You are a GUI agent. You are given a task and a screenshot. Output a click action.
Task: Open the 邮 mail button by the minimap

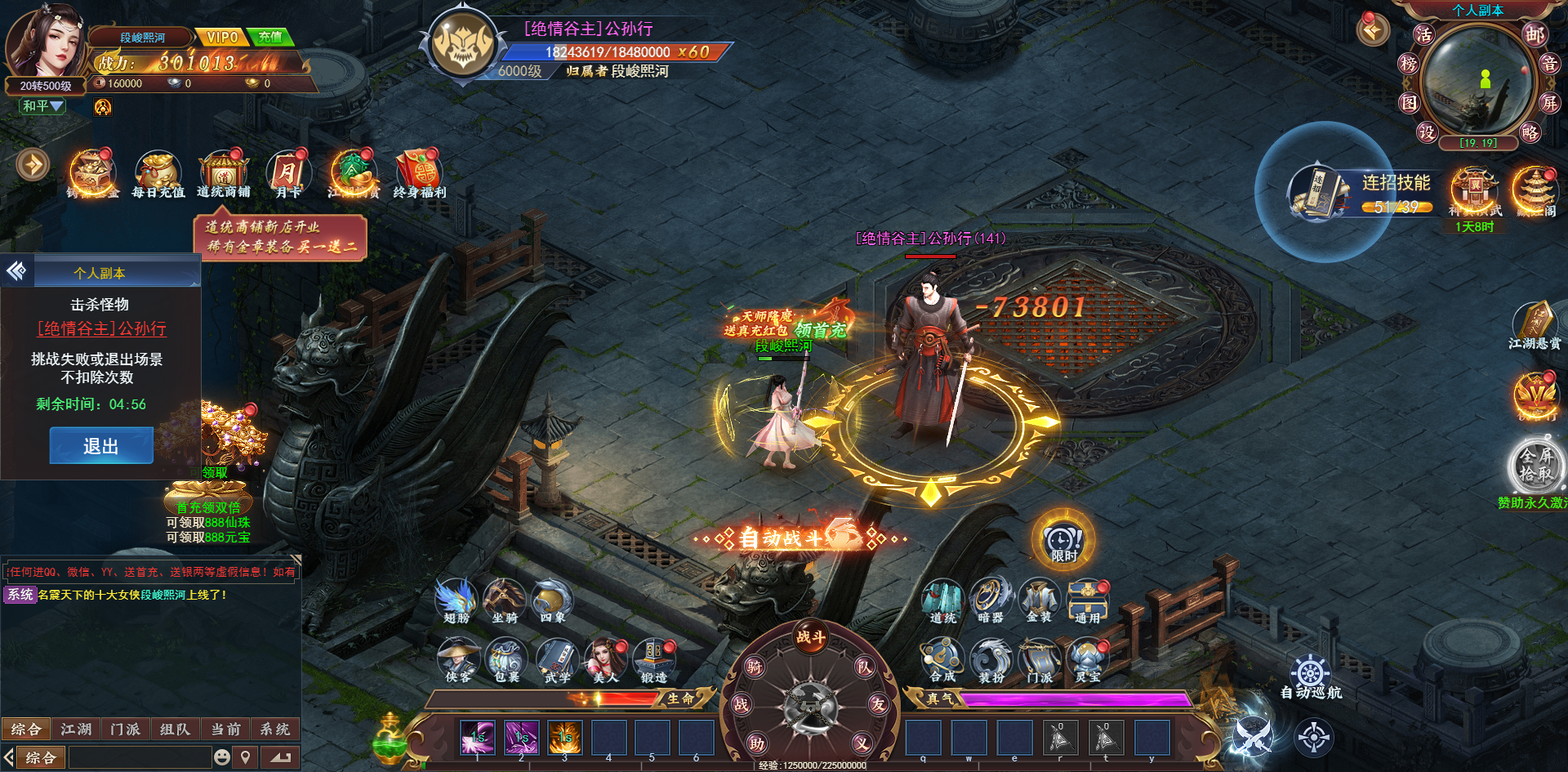tap(1534, 34)
